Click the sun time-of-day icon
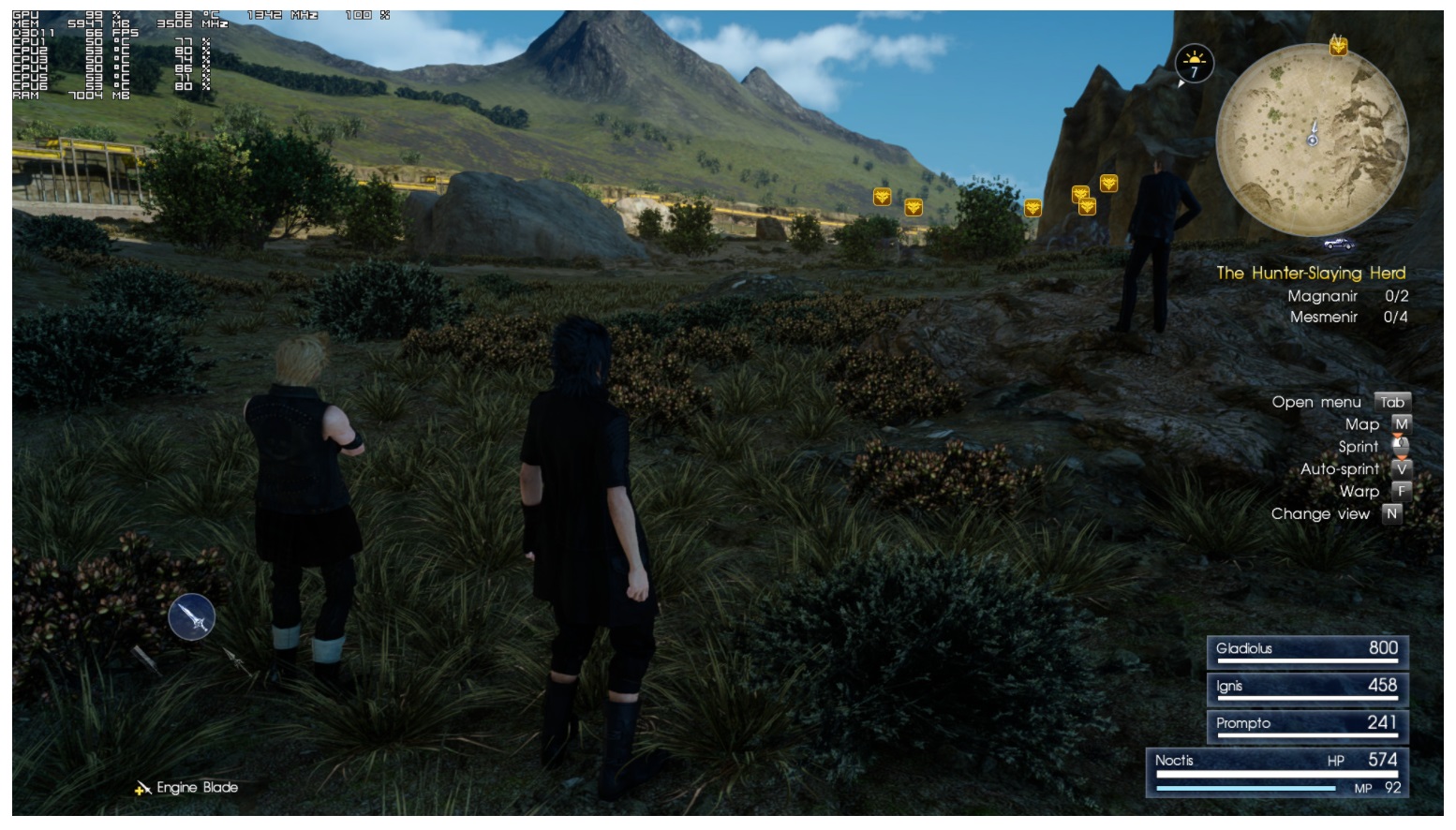The image size is (1456, 830). click(x=1194, y=65)
